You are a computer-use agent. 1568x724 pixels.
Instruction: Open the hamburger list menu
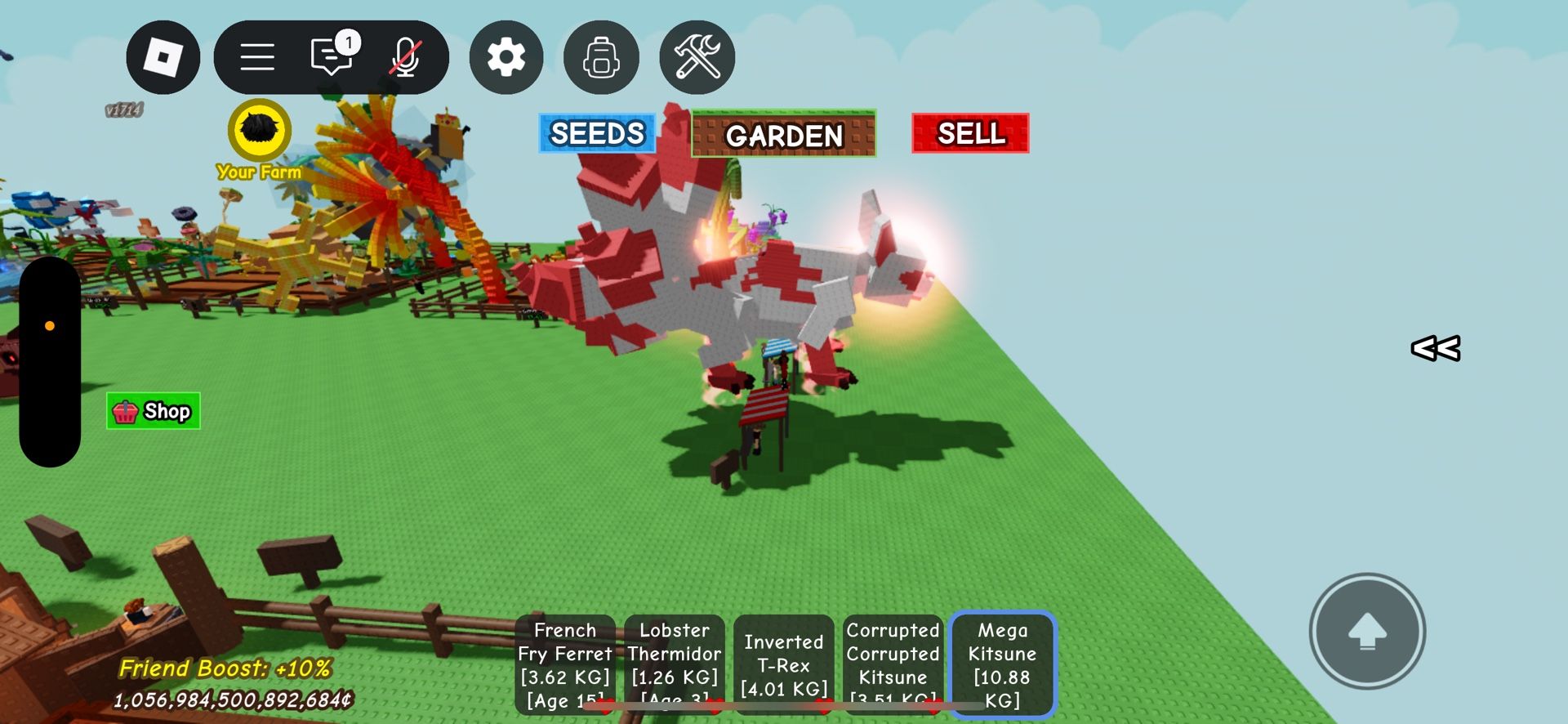click(257, 57)
